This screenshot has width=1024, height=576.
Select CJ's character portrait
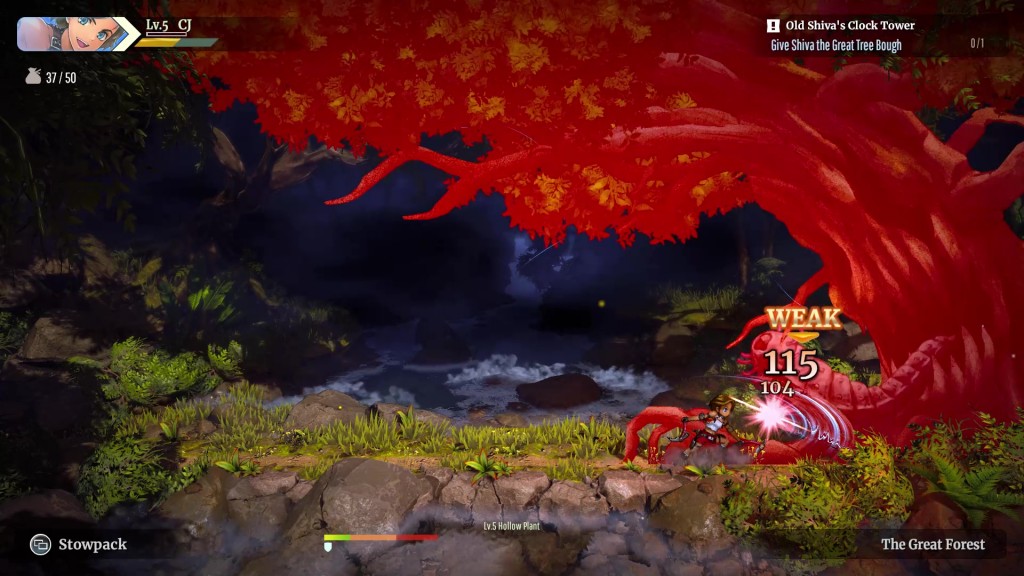coord(68,33)
